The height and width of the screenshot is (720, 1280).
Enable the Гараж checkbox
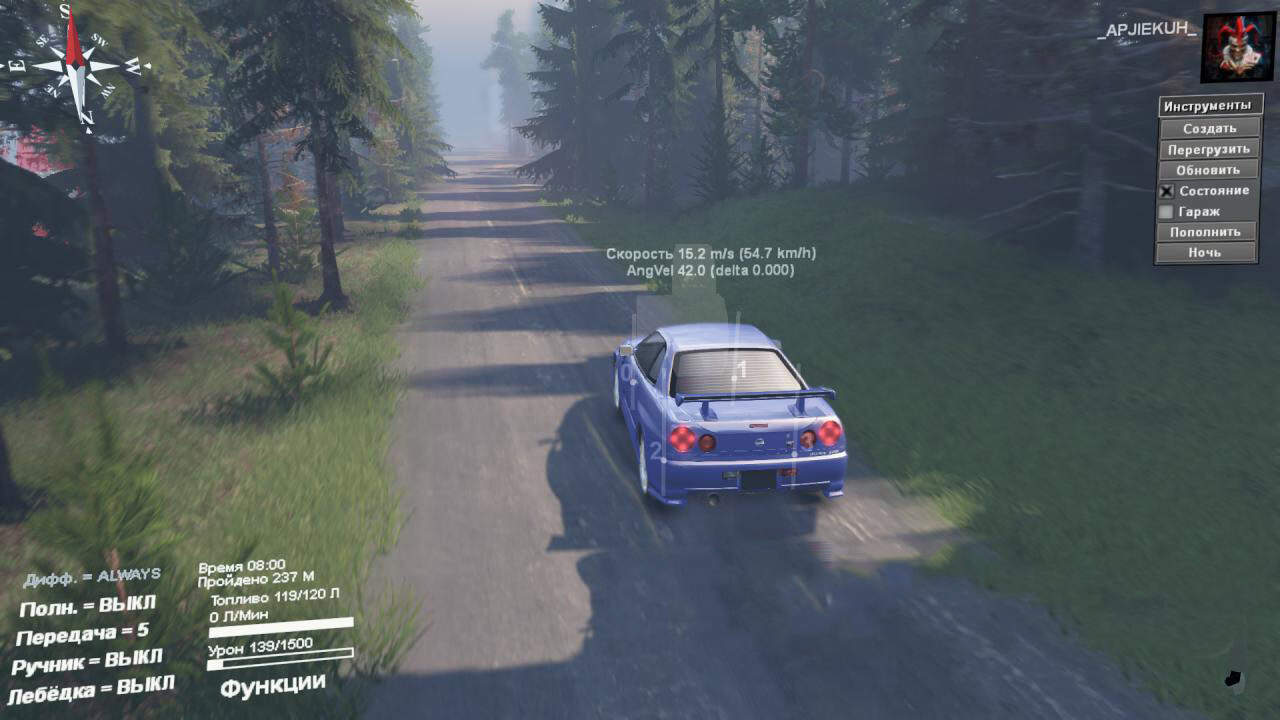click(1166, 212)
